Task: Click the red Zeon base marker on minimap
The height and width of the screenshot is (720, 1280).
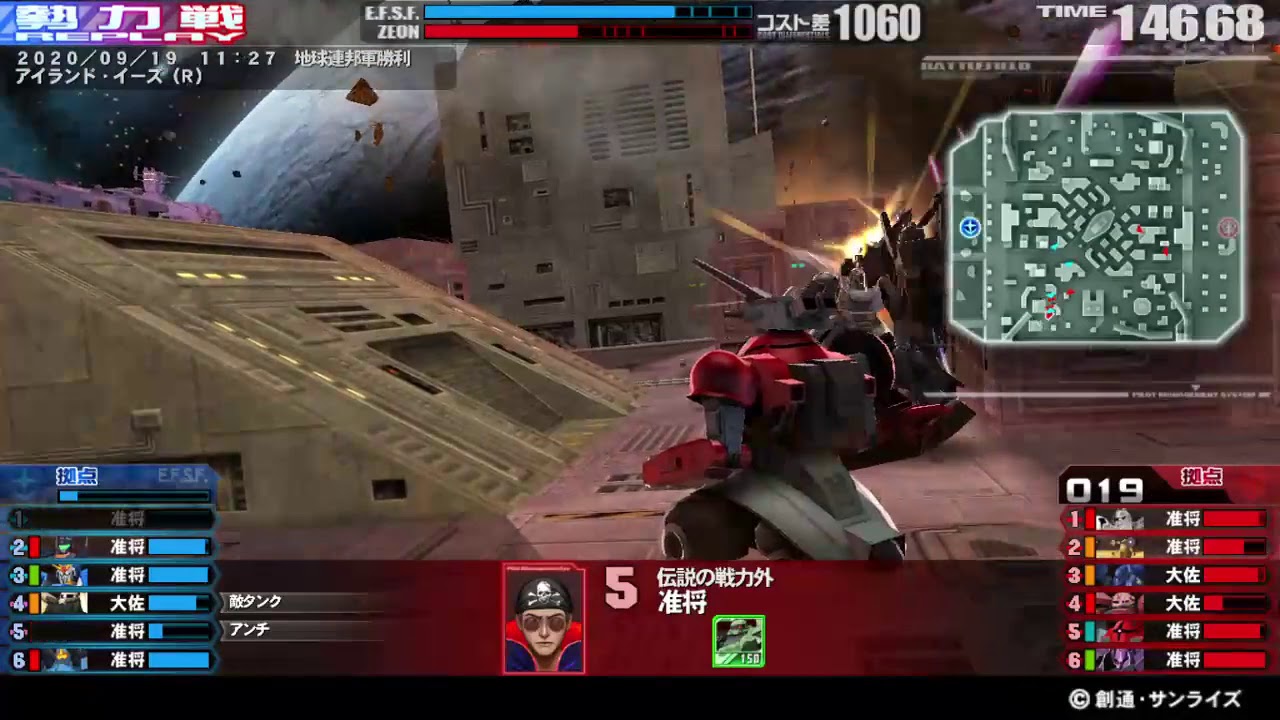Action: pos(1228,228)
